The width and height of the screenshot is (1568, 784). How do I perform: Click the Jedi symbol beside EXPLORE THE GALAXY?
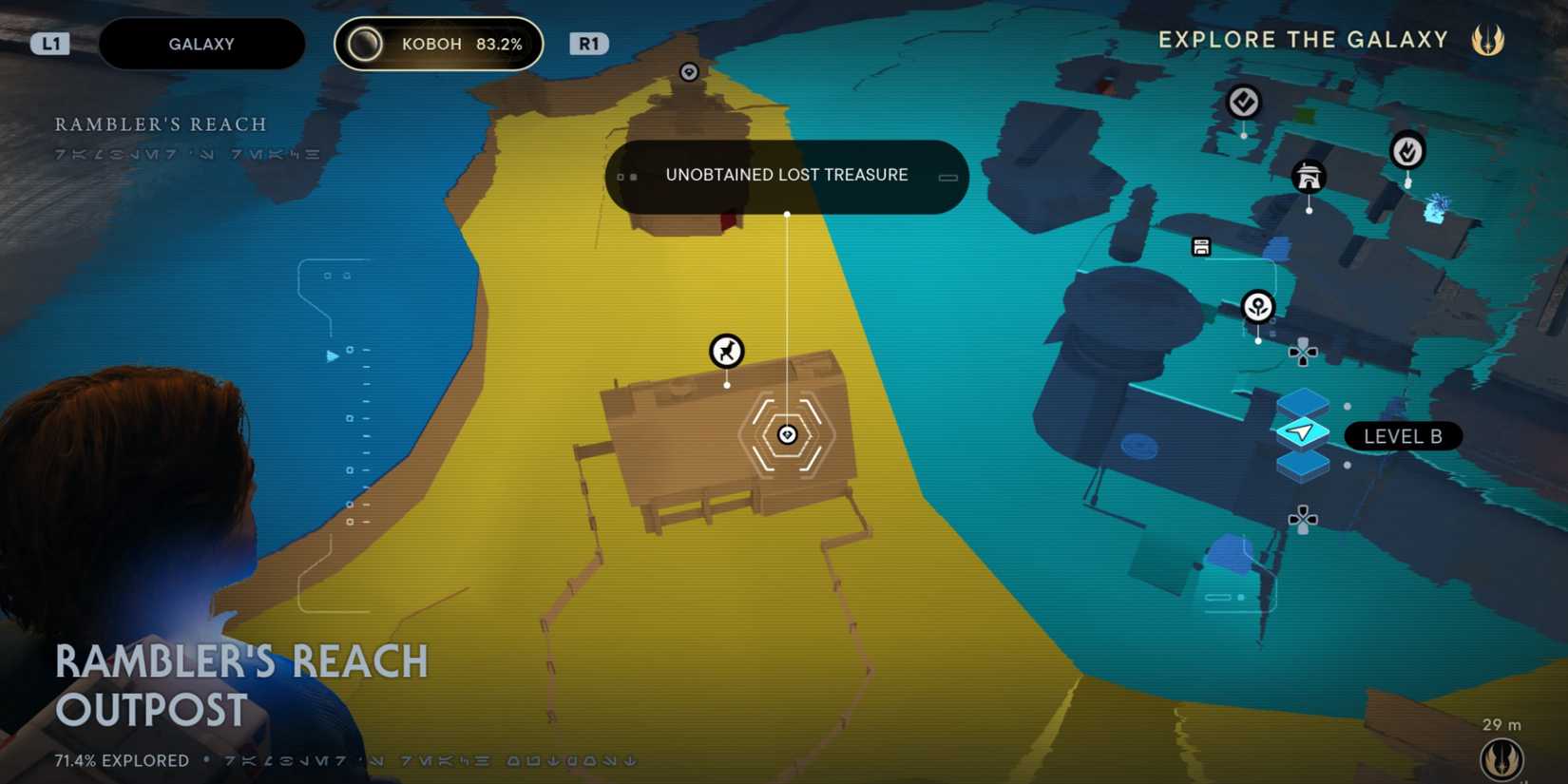1486,39
